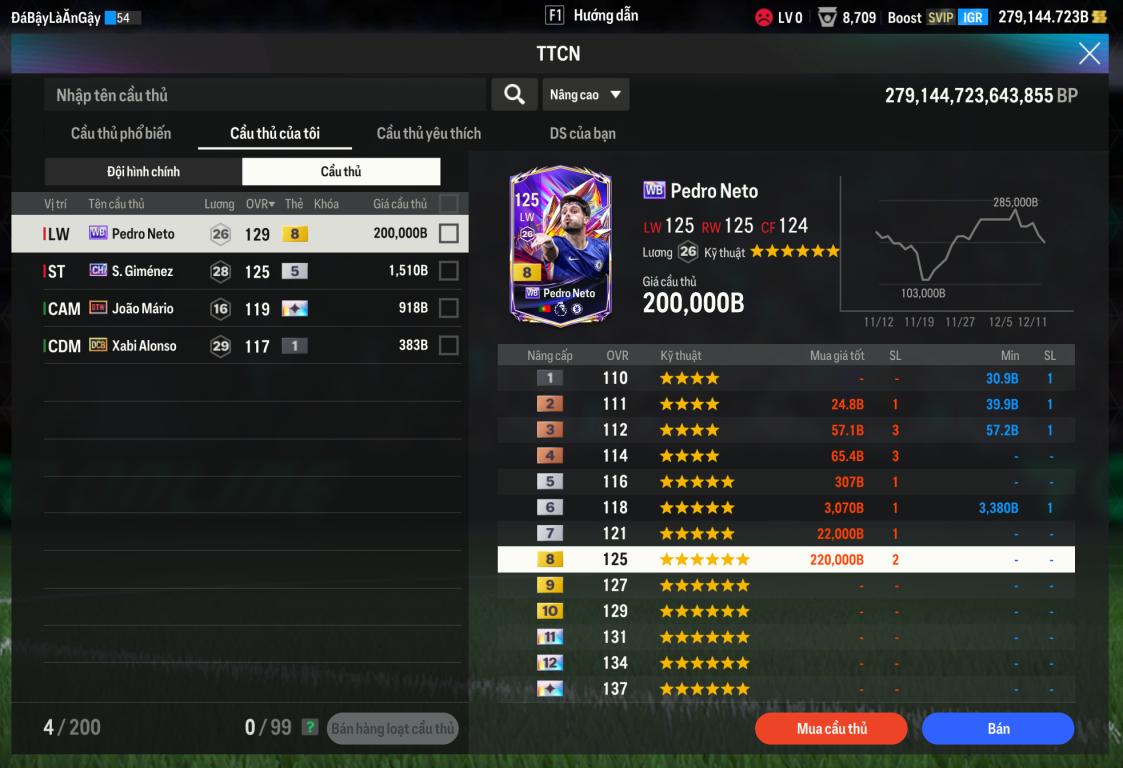Select the upgrade level 9 row
Viewport: 1123px width, 768px height.
coord(786,585)
